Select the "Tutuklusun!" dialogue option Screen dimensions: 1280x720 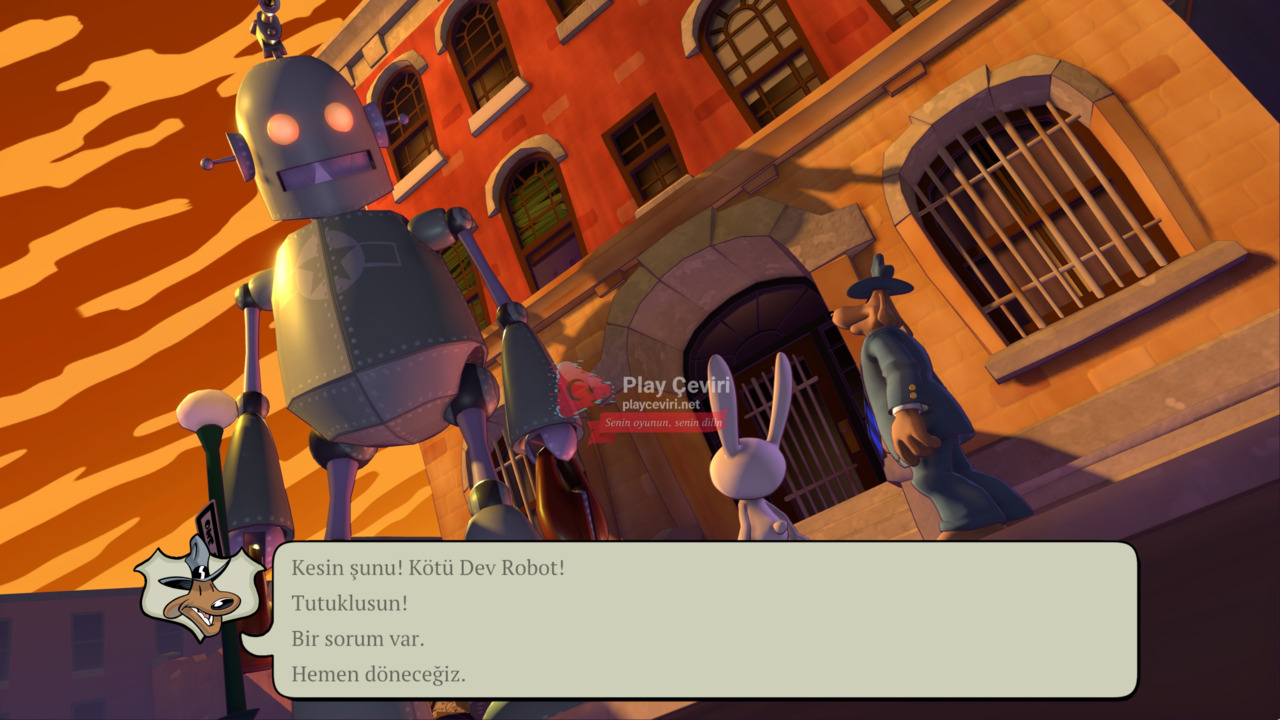(x=350, y=604)
